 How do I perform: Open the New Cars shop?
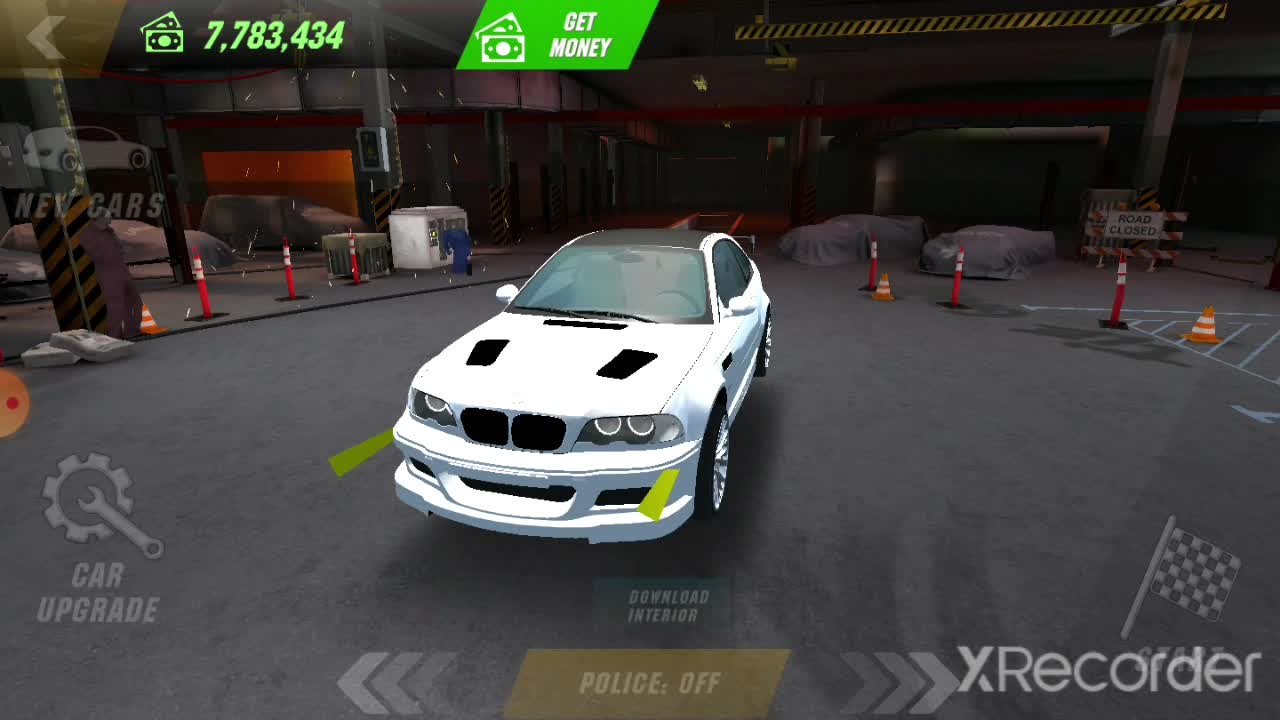click(x=88, y=175)
